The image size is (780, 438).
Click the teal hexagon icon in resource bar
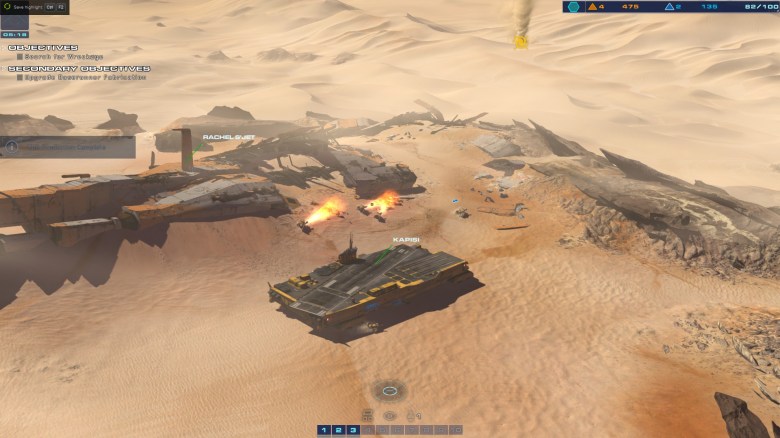[573, 6]
